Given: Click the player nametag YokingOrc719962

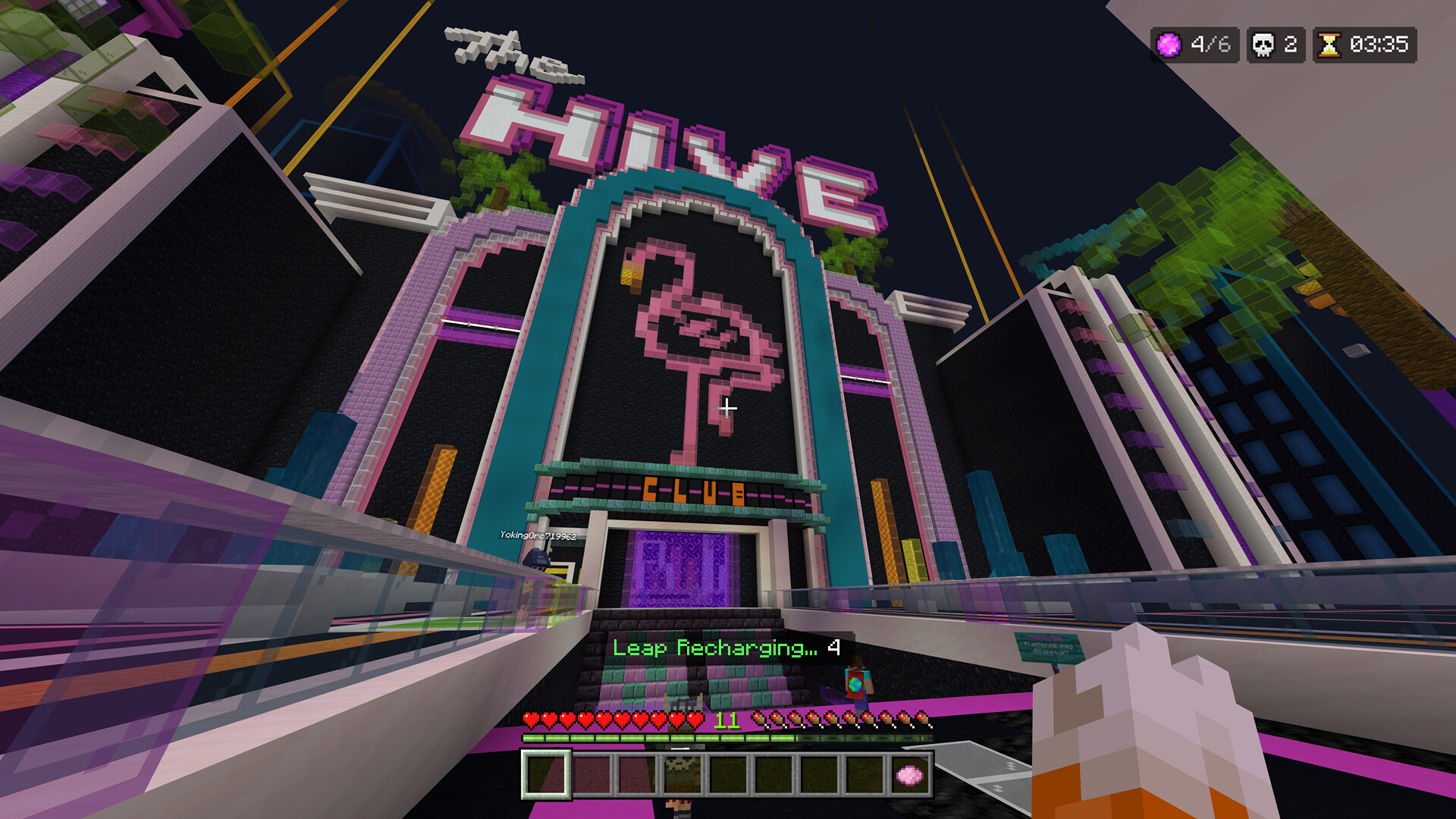Looking at the screenshot, I should (538, 534).
